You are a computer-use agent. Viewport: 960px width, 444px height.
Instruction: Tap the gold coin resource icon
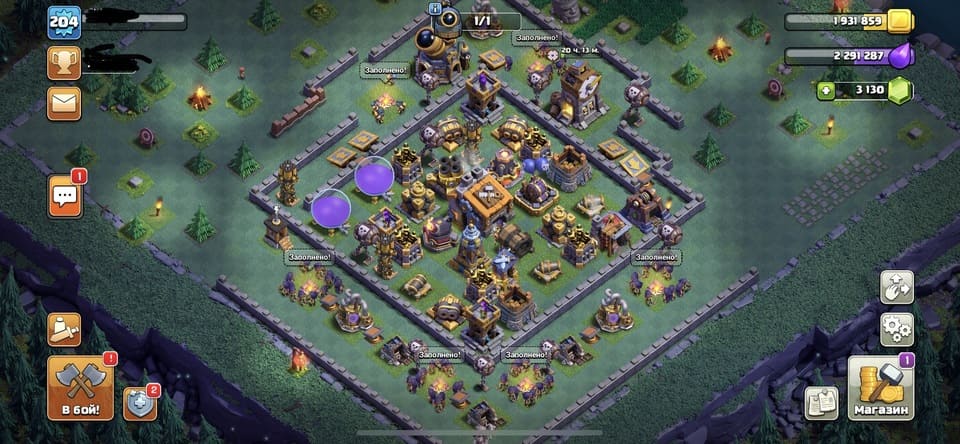(x=899, y=20)
